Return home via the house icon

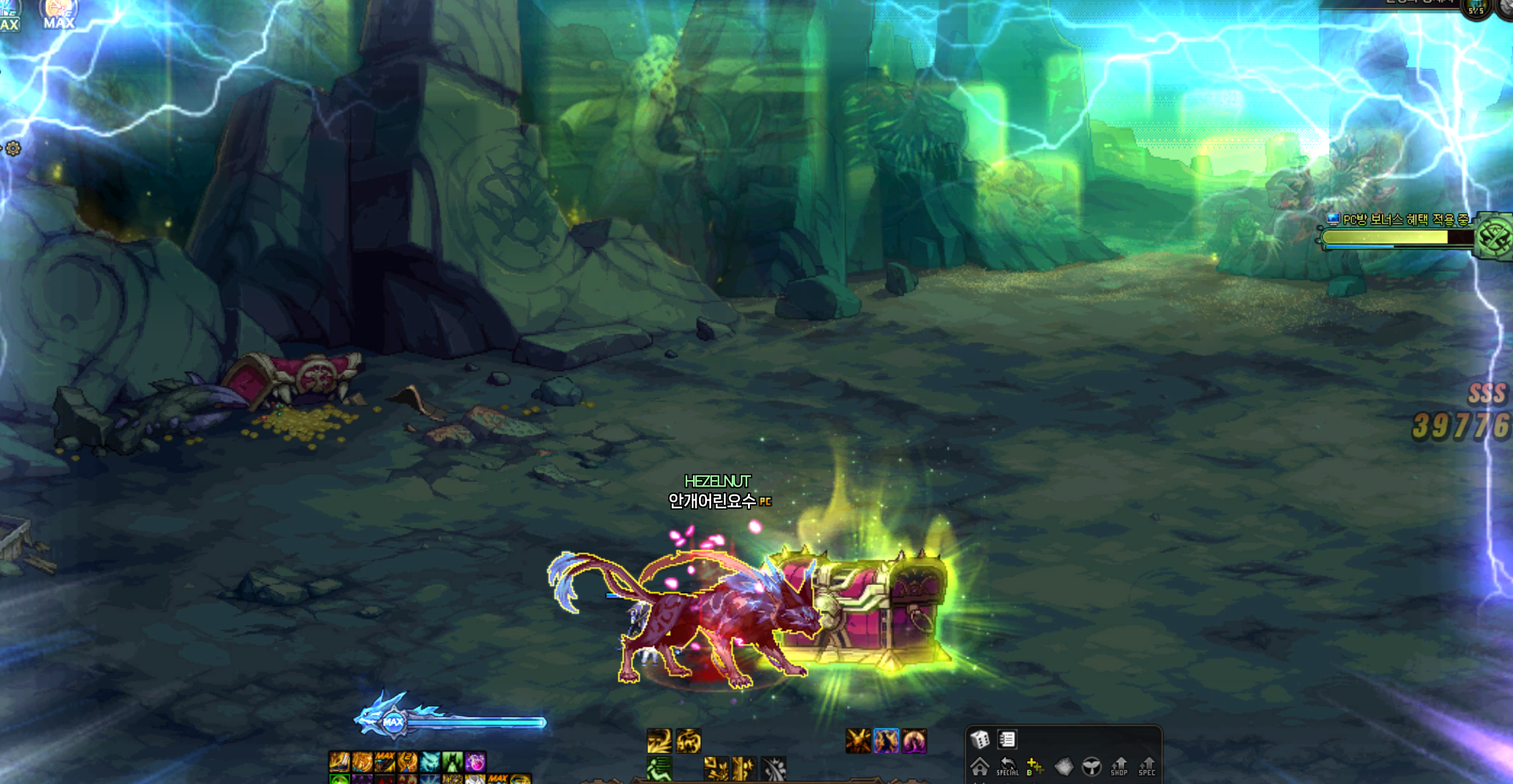point(980,766)
